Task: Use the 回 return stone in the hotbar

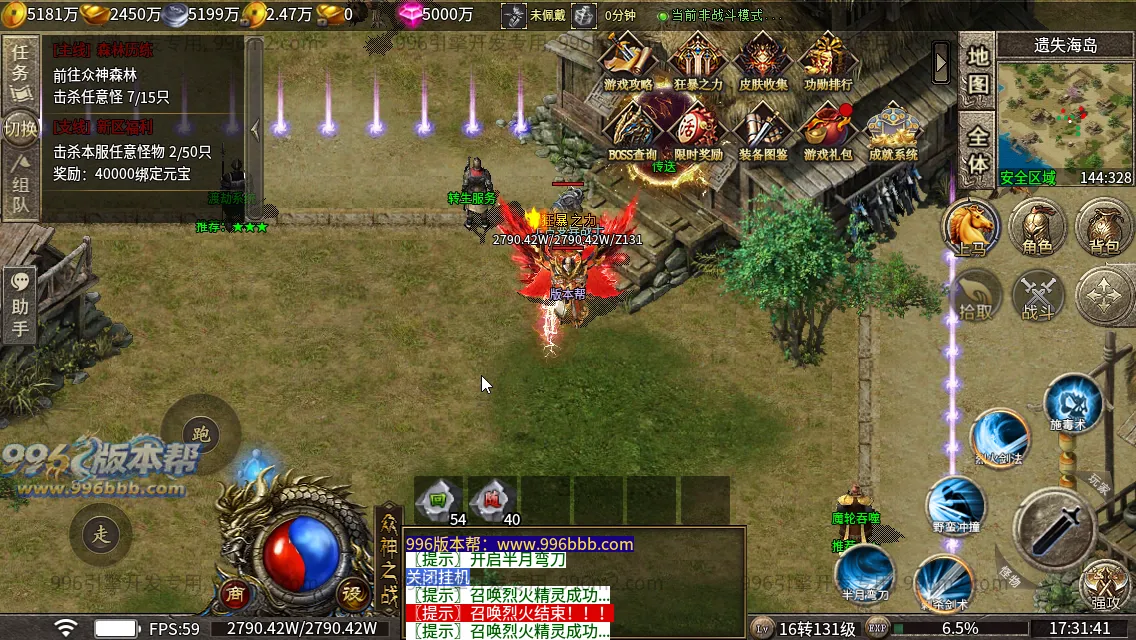Action: 438,498
